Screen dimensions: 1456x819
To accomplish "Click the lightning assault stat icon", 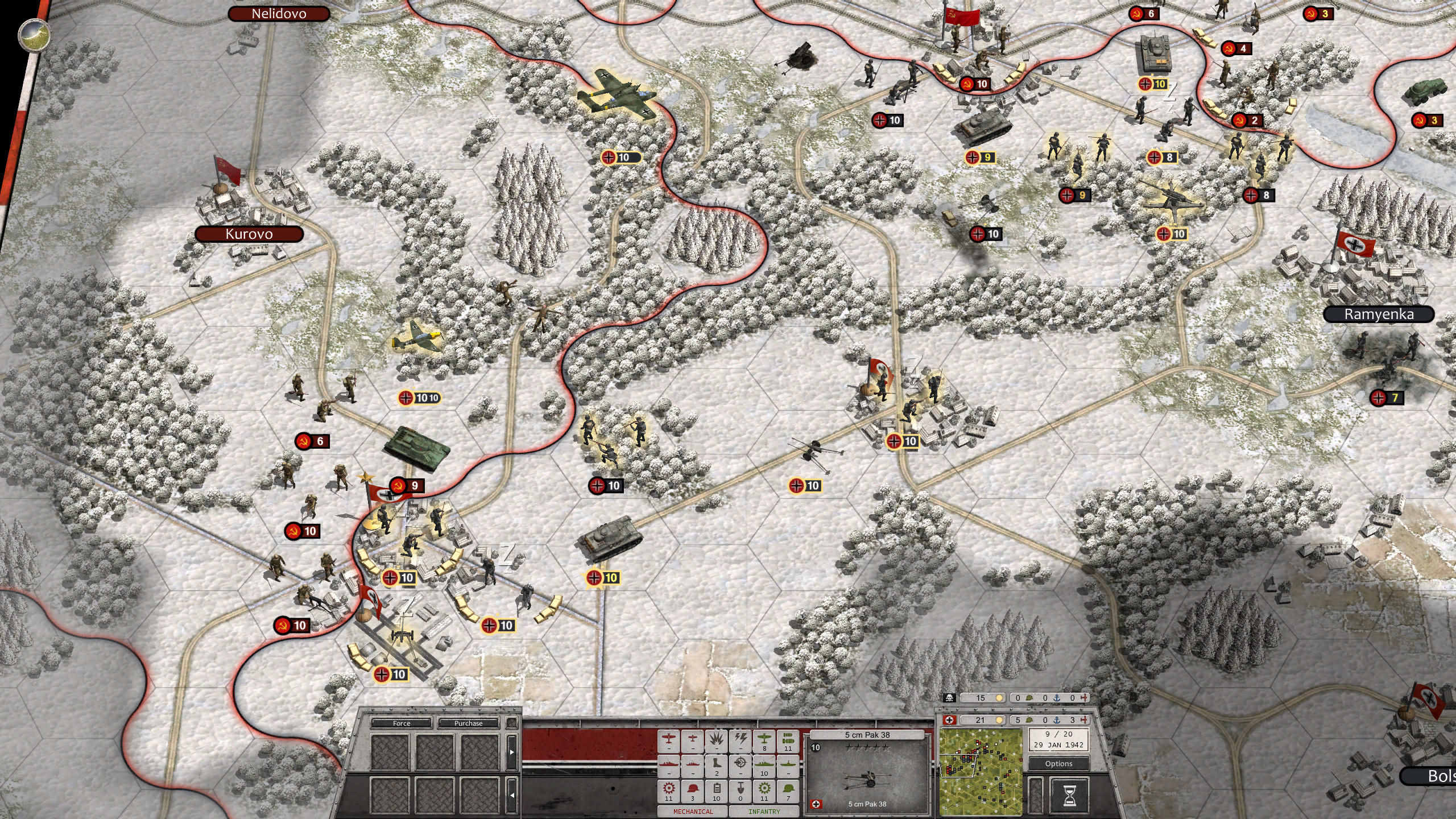I will (x=740, y=739).
